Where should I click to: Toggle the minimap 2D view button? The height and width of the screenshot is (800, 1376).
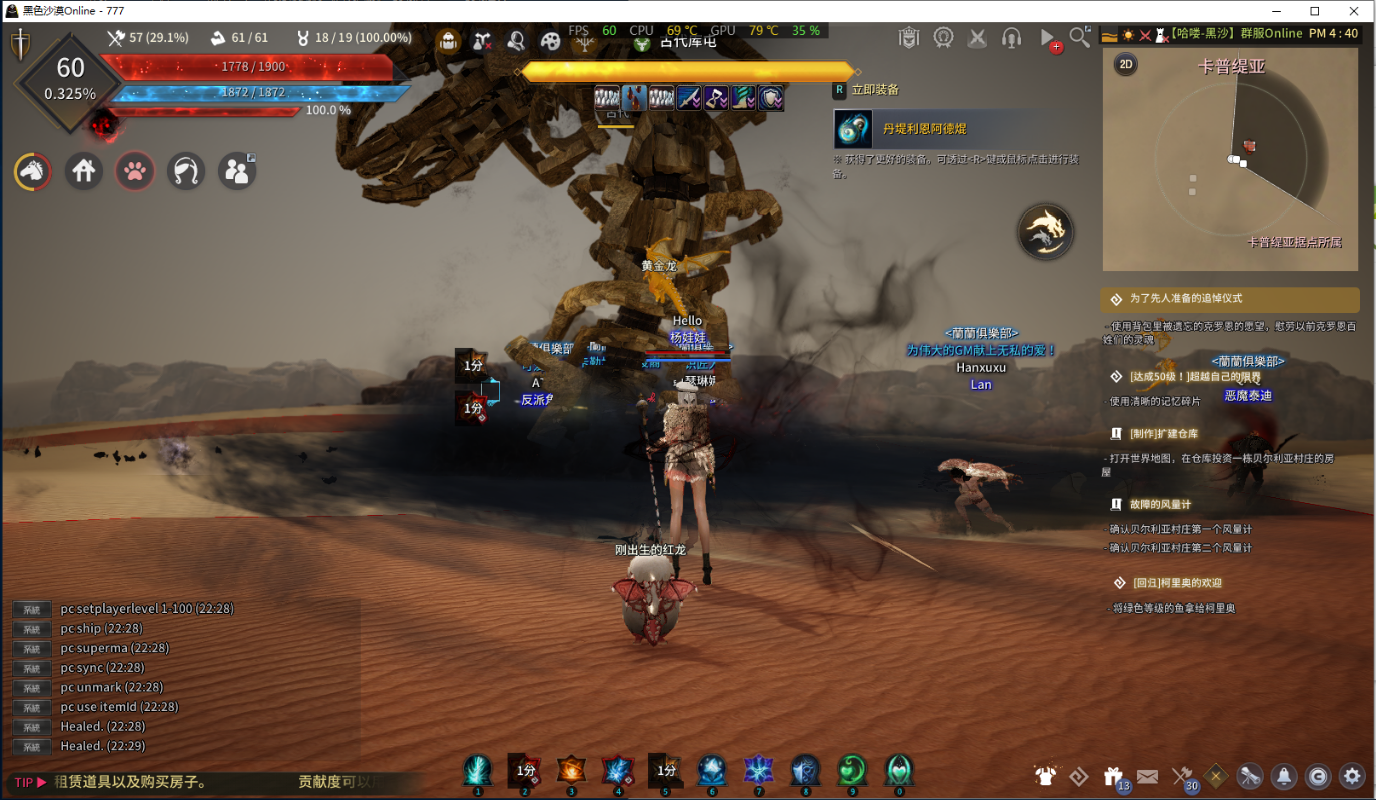[x=1126, y=64]
